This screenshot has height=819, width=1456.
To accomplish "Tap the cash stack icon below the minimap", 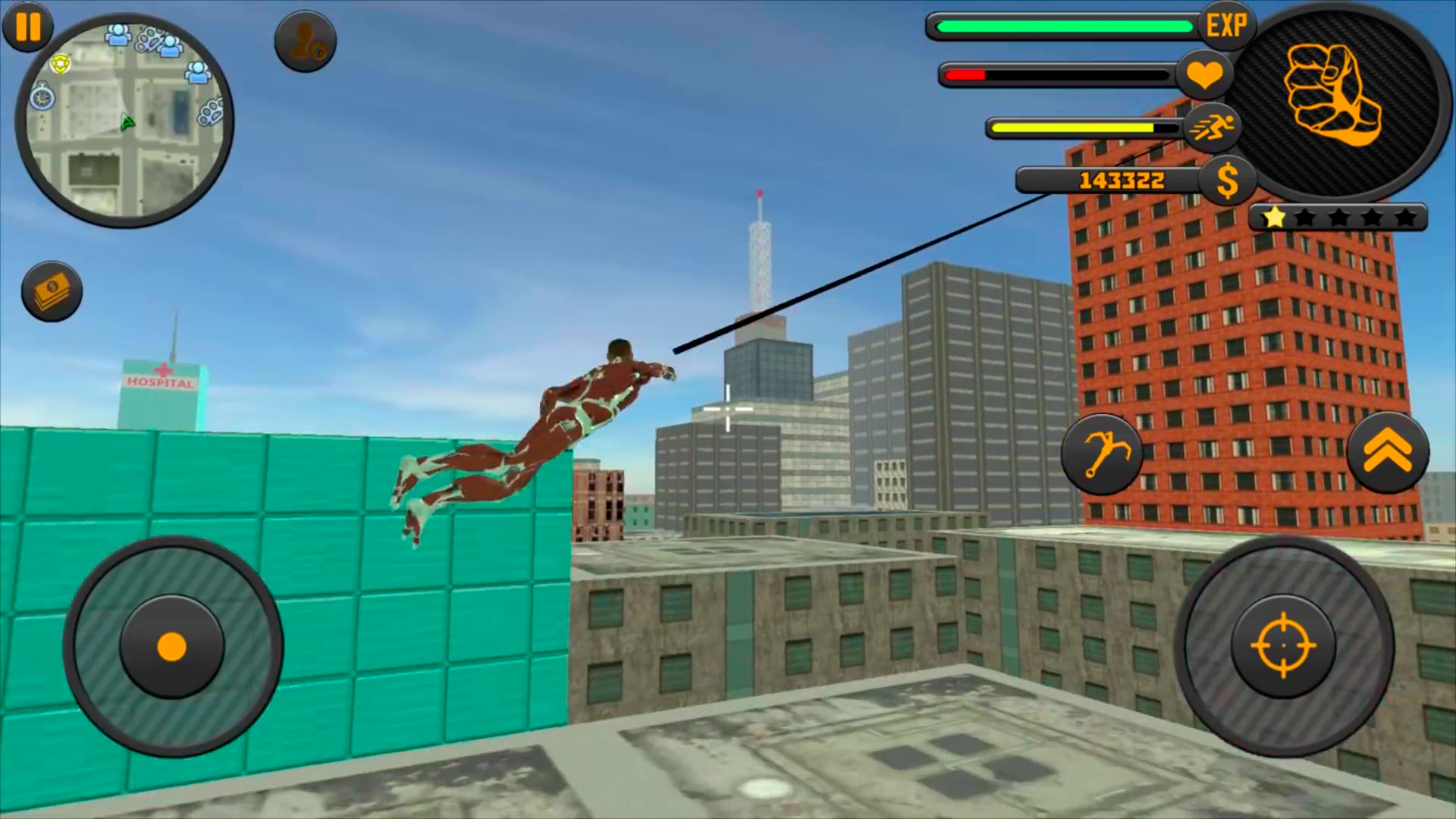I will [50, 292].
